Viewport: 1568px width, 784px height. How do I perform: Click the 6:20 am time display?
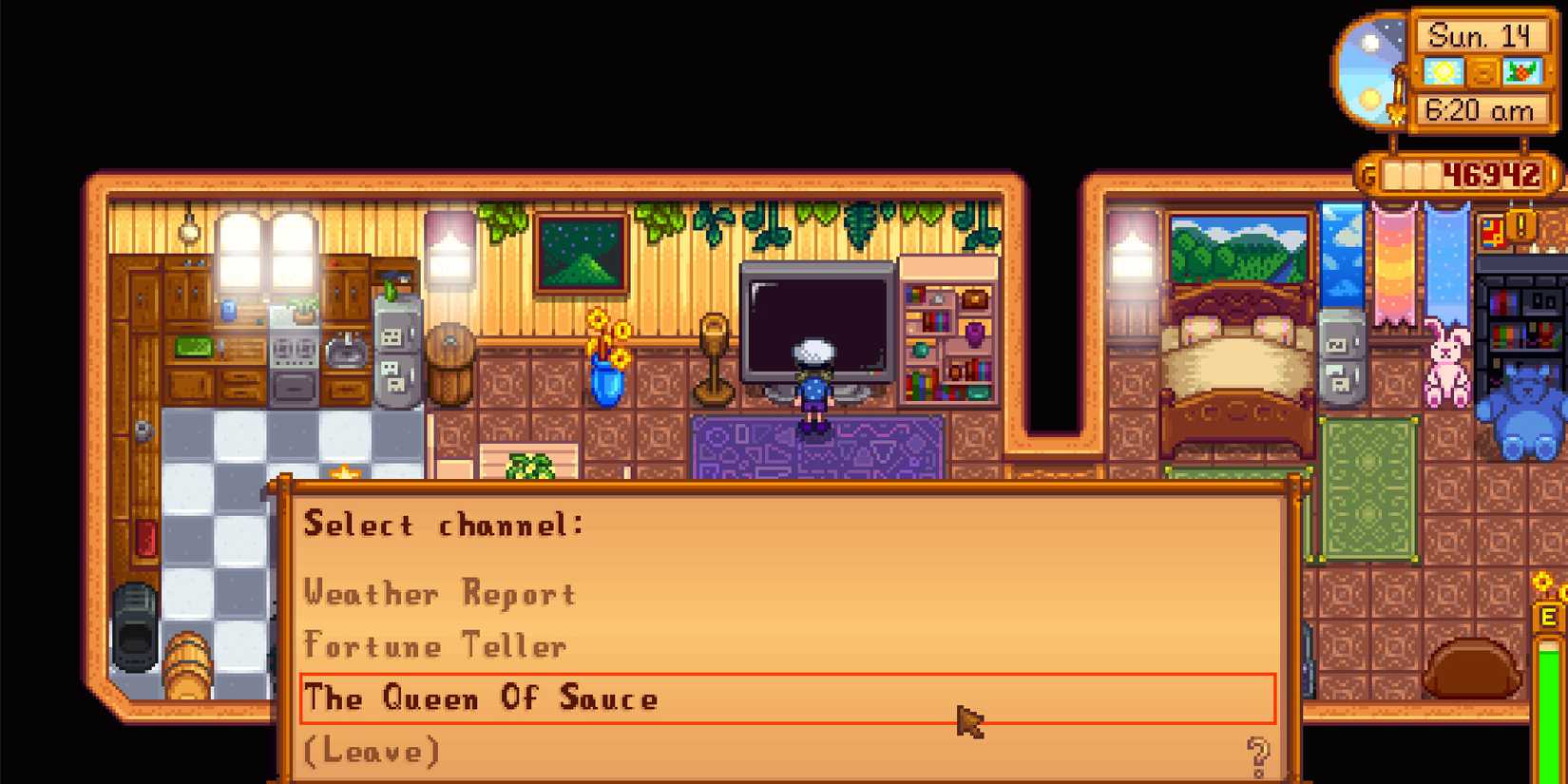click(1481, 109)
